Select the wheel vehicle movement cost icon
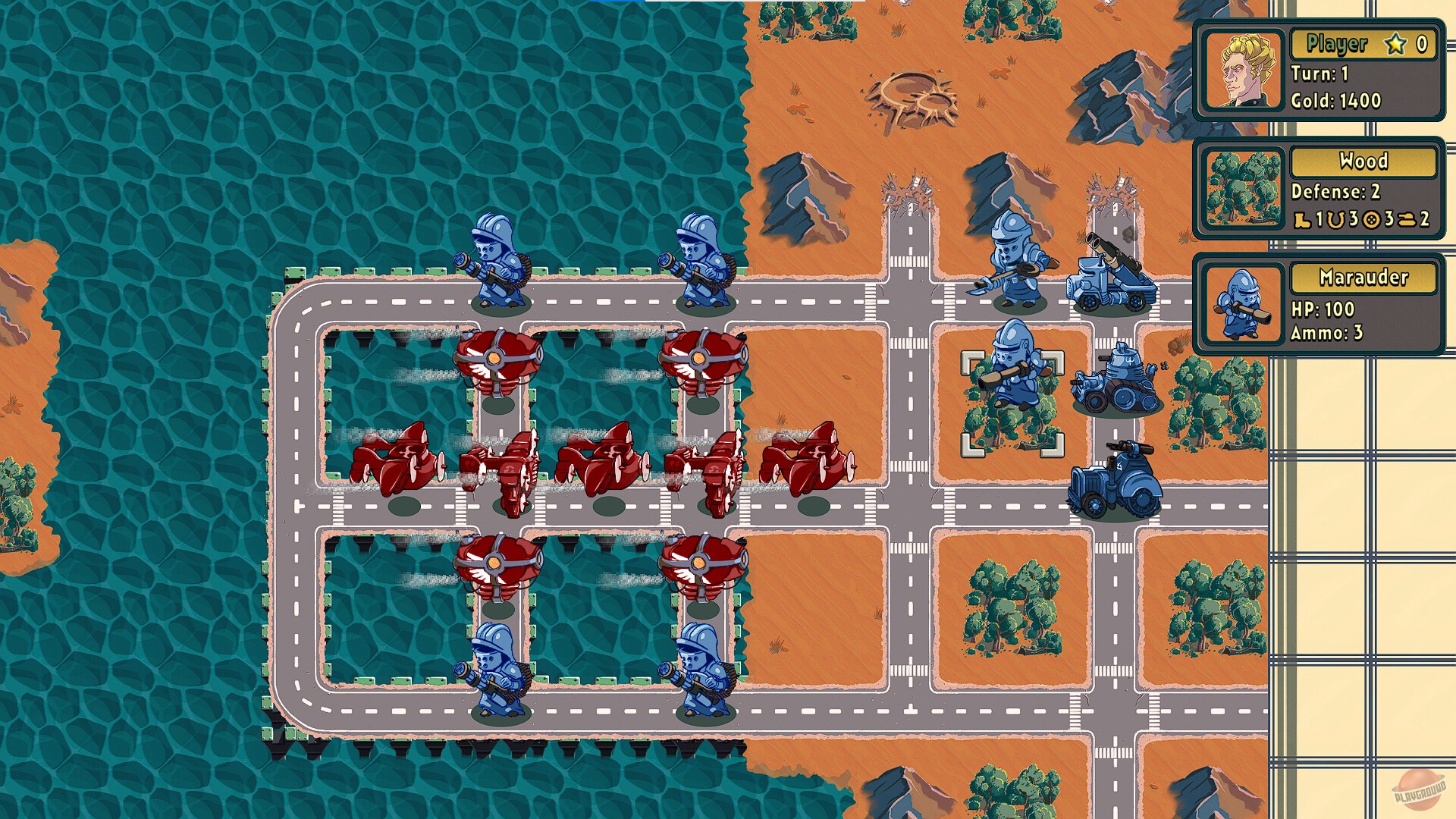The width and height of the screenshot is (1456, 819). (x=1373, y=220)
